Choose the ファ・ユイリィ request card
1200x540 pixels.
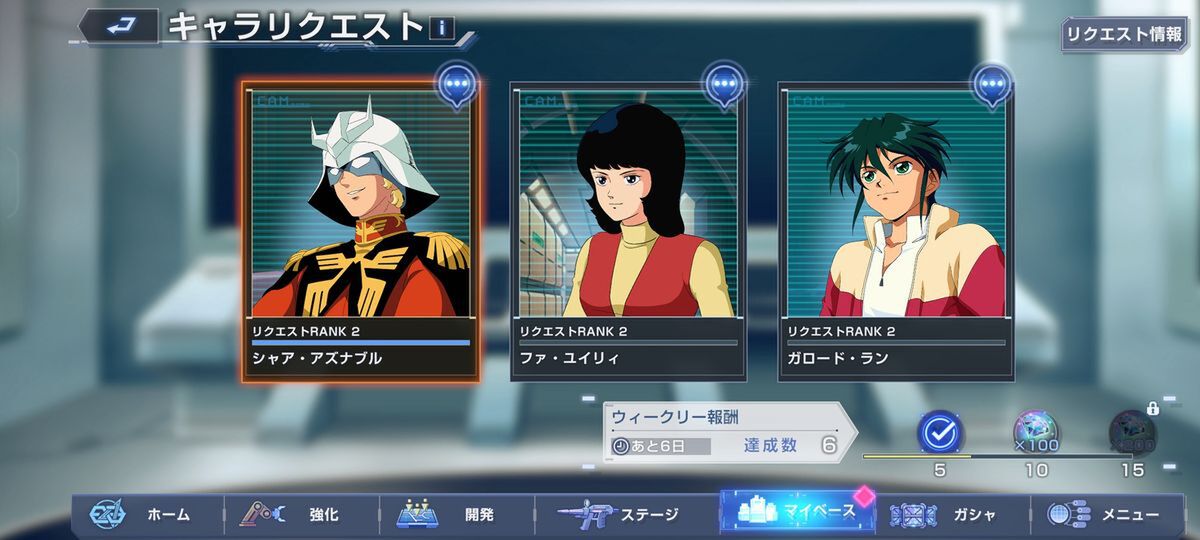point(628,230)
